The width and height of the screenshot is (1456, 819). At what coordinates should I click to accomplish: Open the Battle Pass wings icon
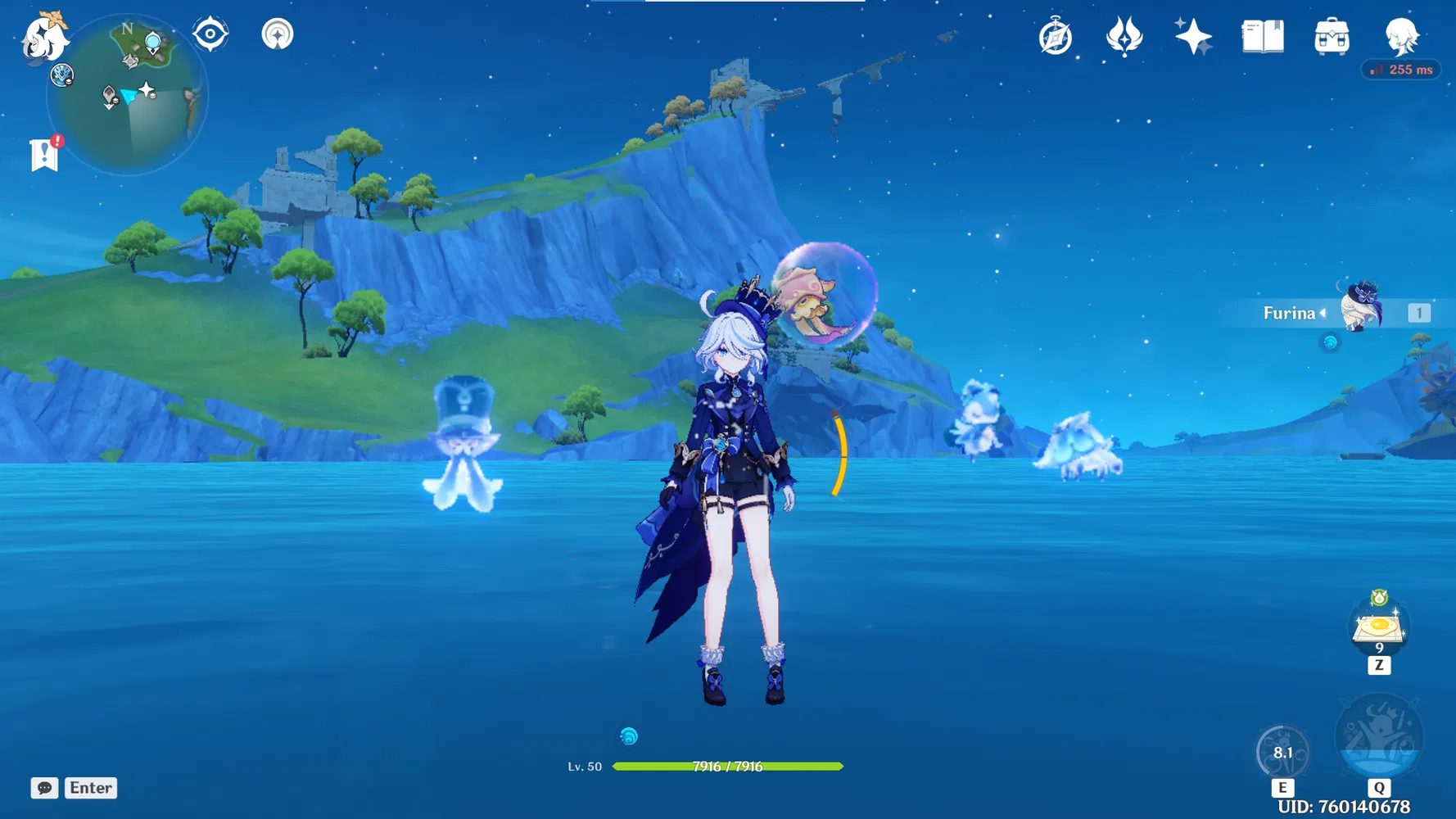click(x=1123, y=35)
